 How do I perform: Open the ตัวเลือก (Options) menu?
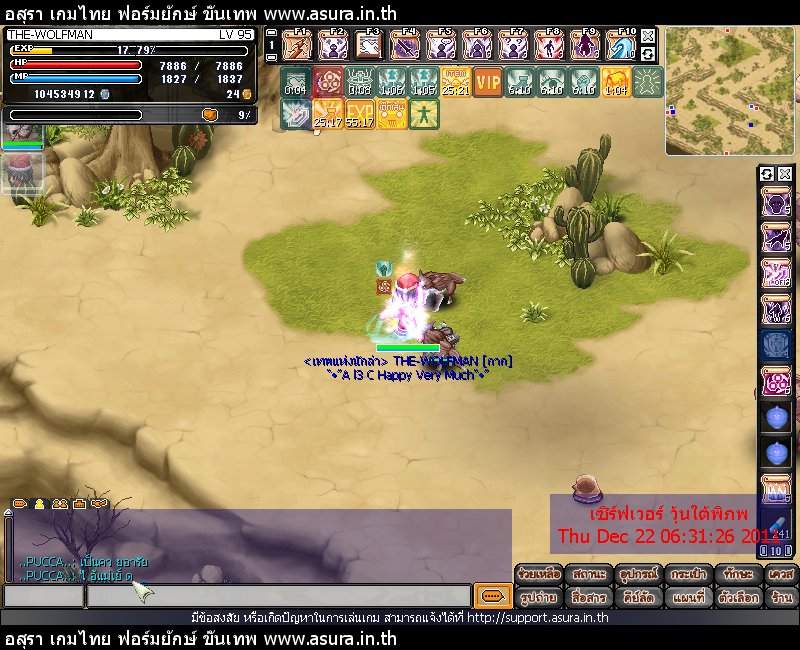click(x=740, y=597)
